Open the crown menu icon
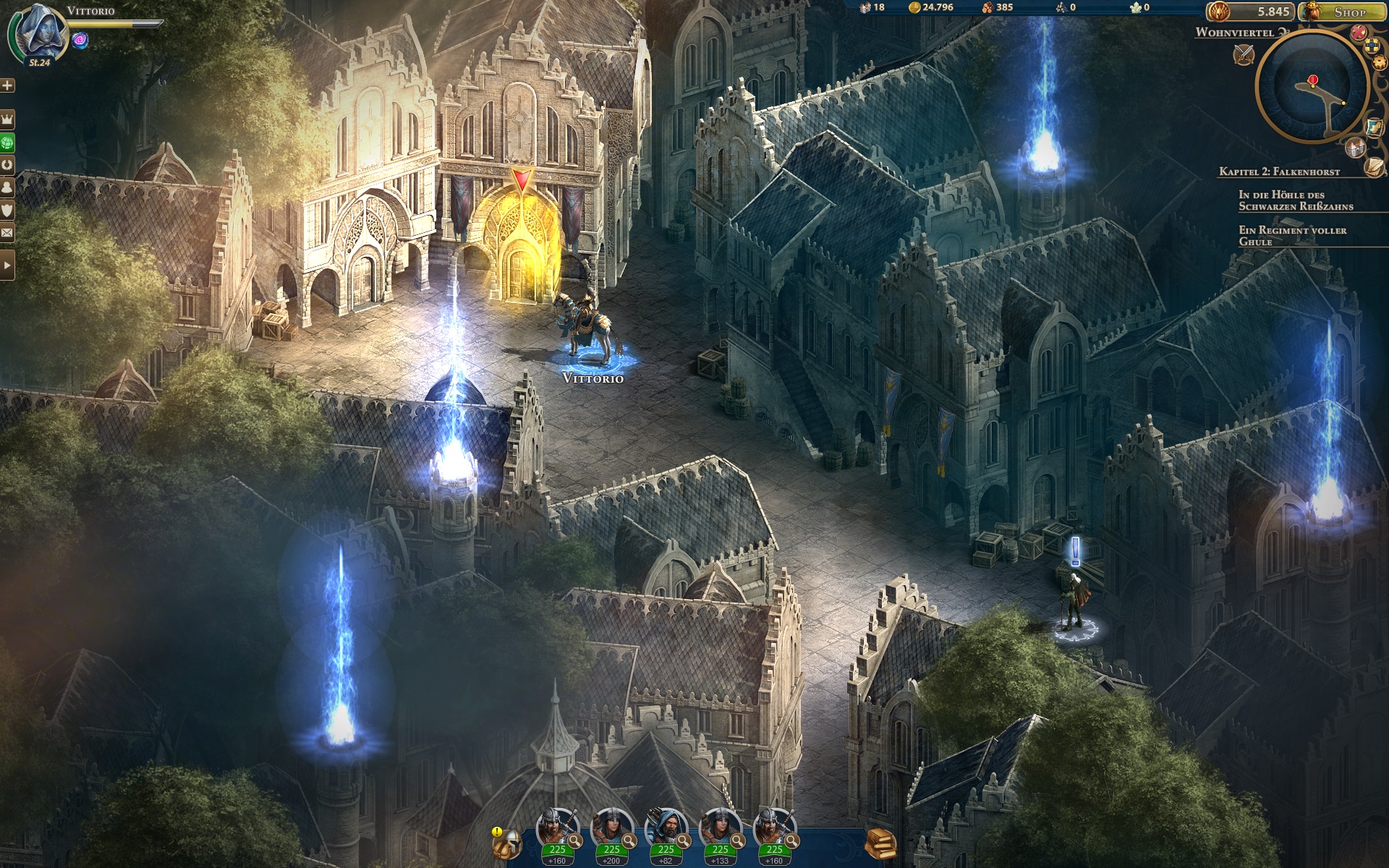This screenshot has width=1389, height=868. point(7,118)
